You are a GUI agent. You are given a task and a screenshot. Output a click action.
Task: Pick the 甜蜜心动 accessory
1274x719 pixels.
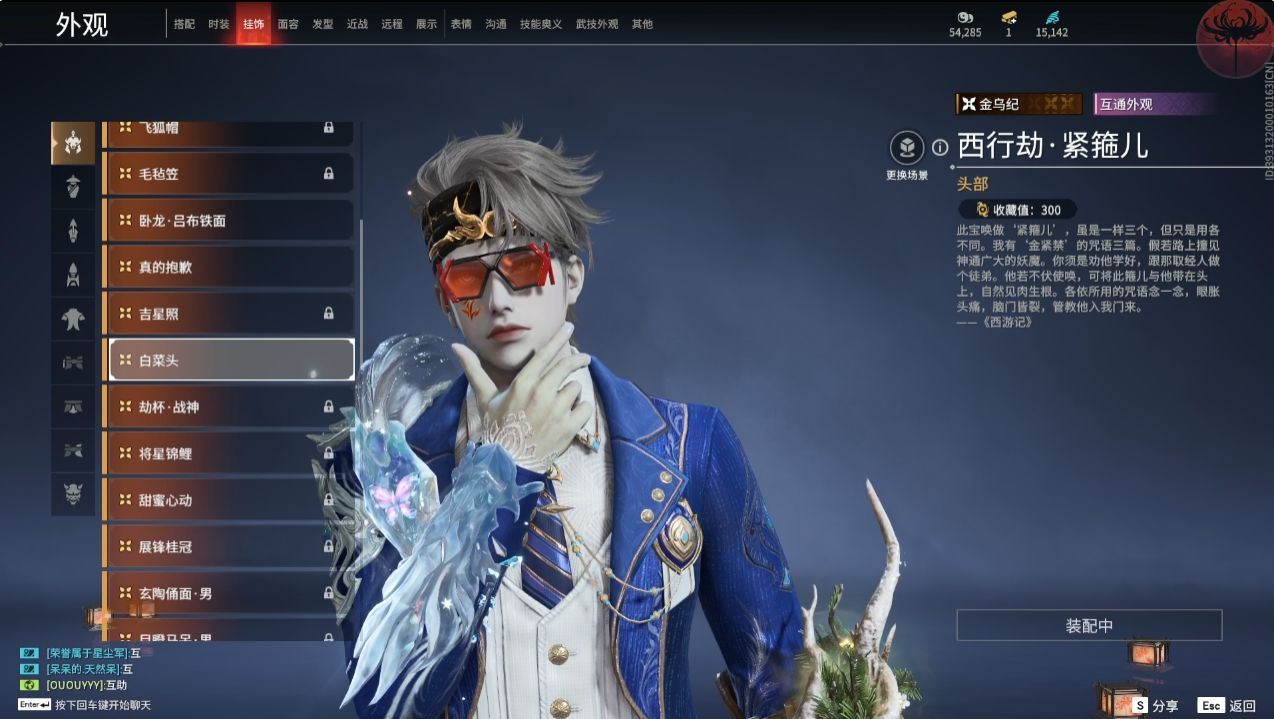228,500
